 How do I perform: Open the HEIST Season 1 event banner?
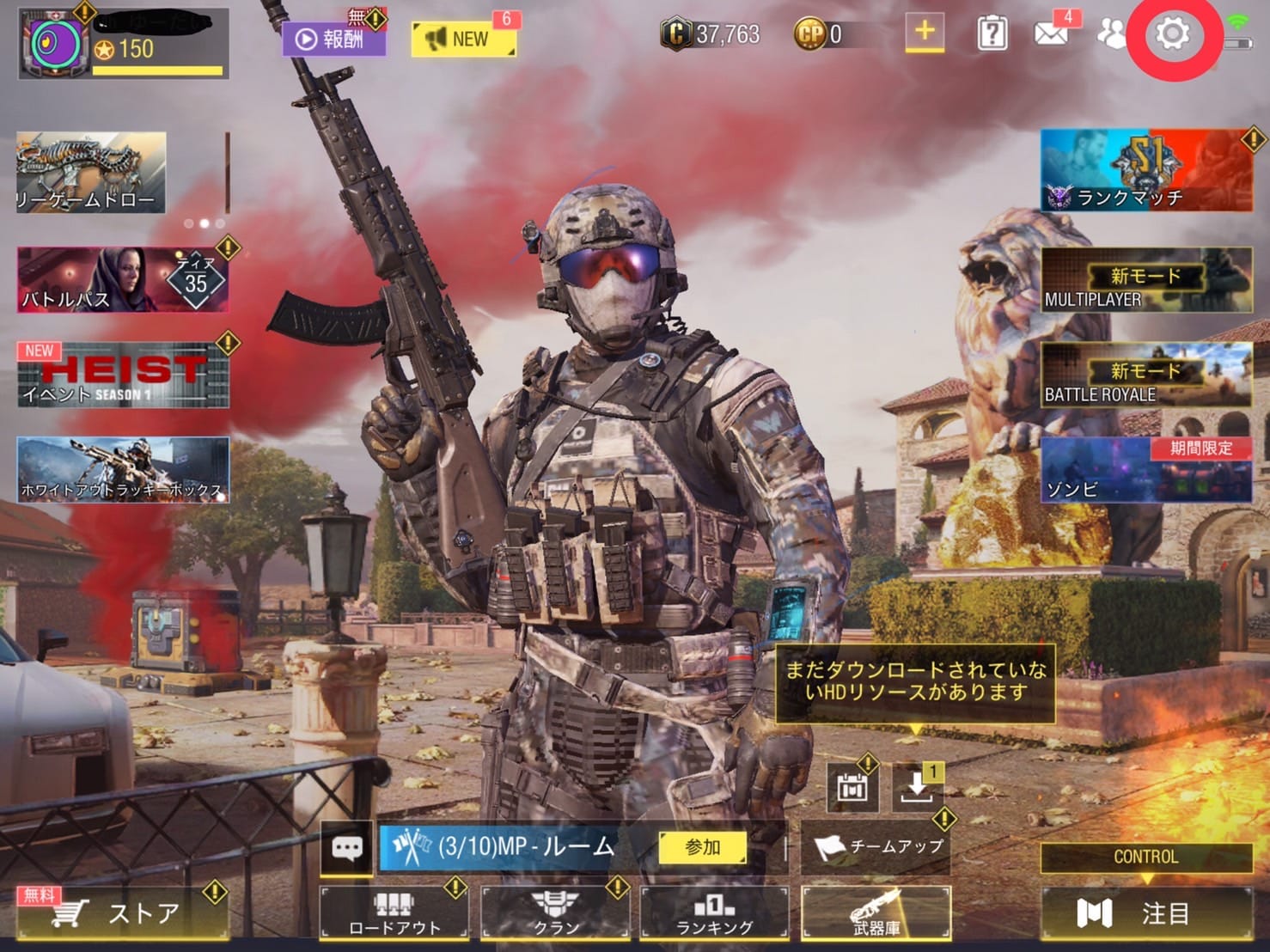122,375
